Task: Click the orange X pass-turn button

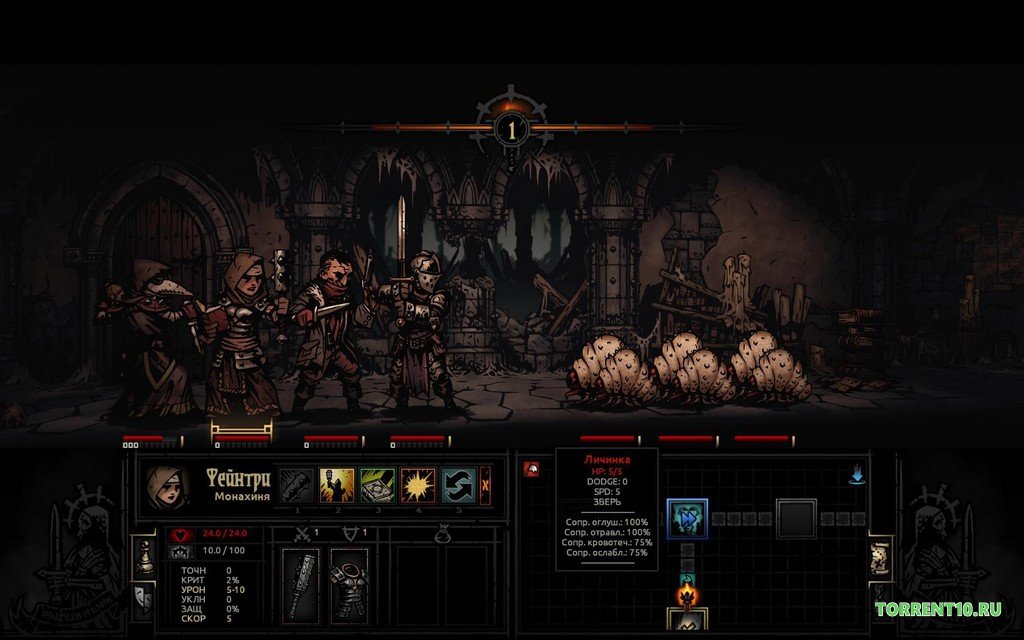Action: (x=486, y=485)
